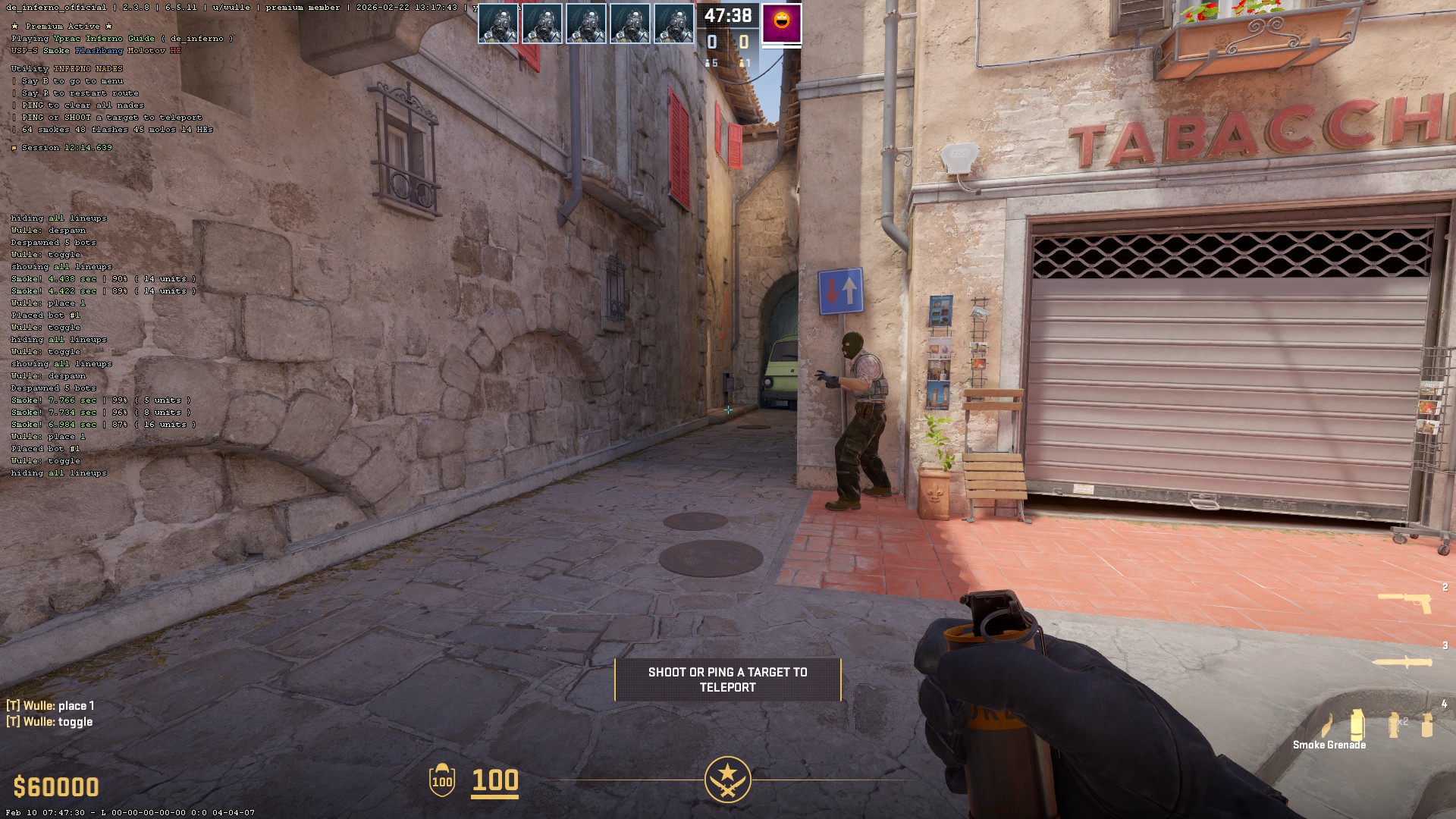Select the HE grenade icon
This screenshot has width=1456, height=819.
click(x=1427, y=725)
